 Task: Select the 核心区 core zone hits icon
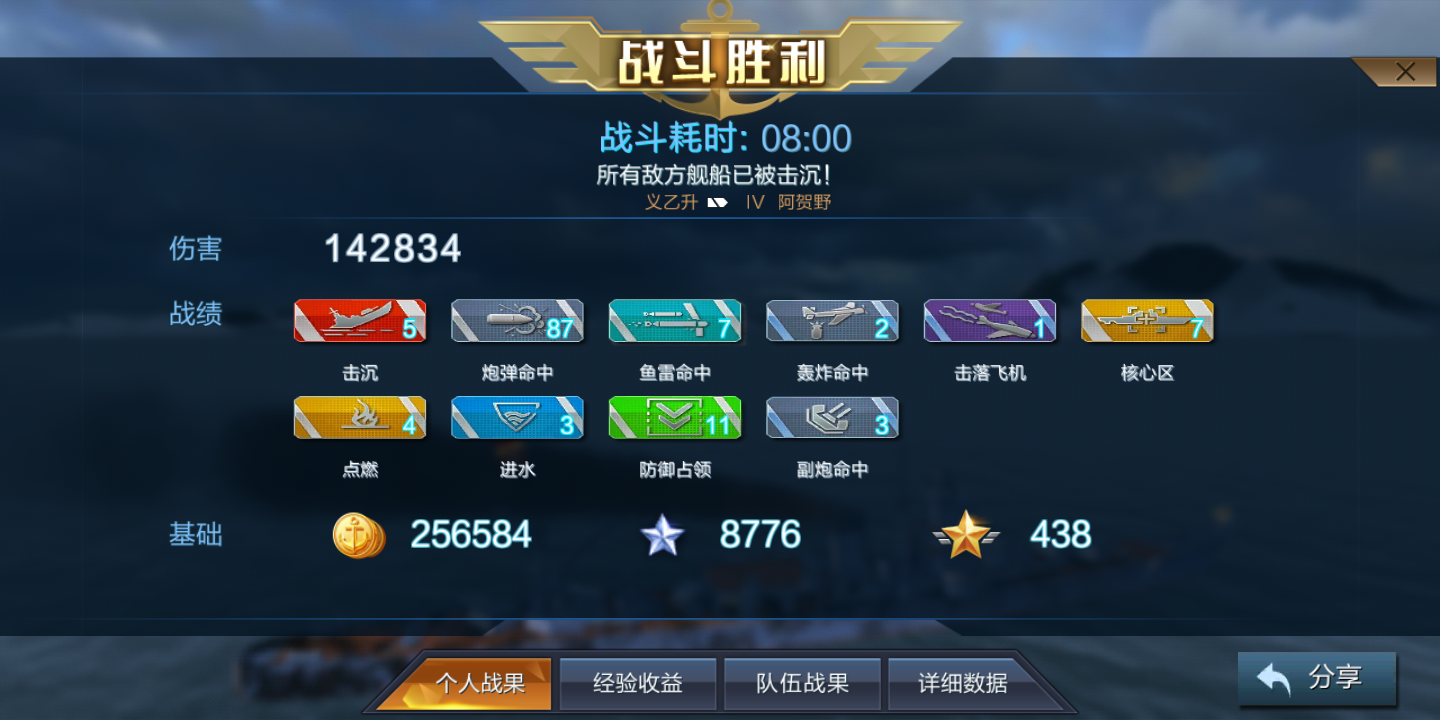pos(1146,321)
